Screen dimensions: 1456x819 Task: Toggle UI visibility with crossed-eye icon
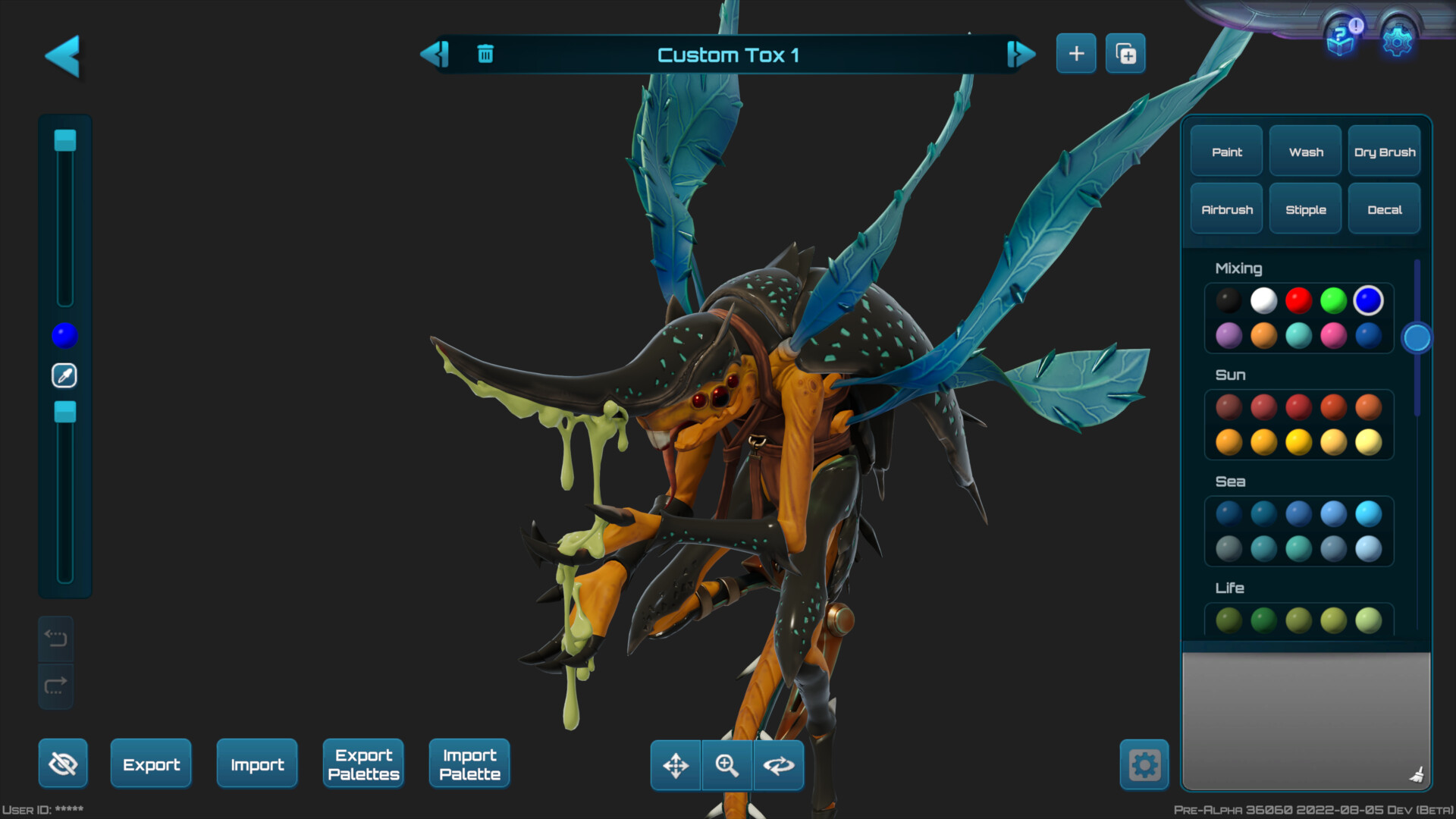[x=63, y=764]
